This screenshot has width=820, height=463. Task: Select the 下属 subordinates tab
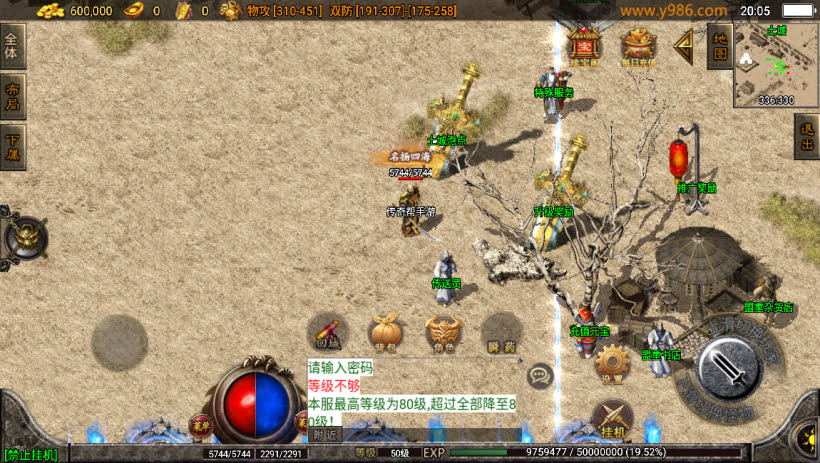tap(12, 147)
